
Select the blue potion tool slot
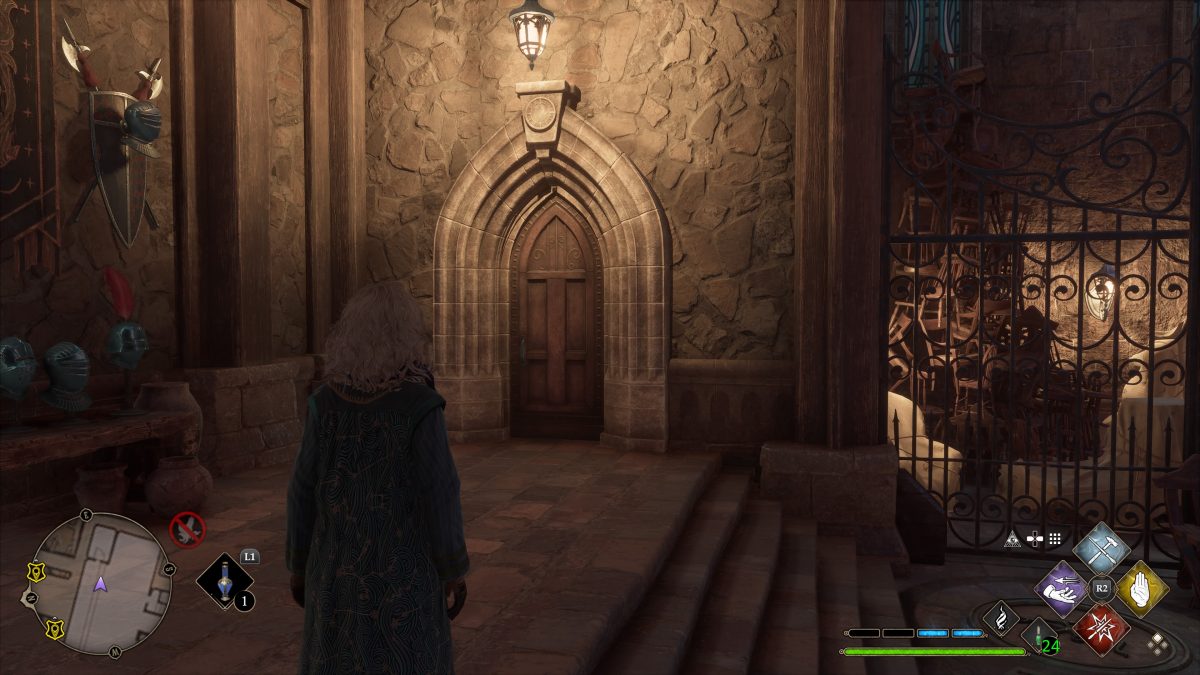pos(225,581)
